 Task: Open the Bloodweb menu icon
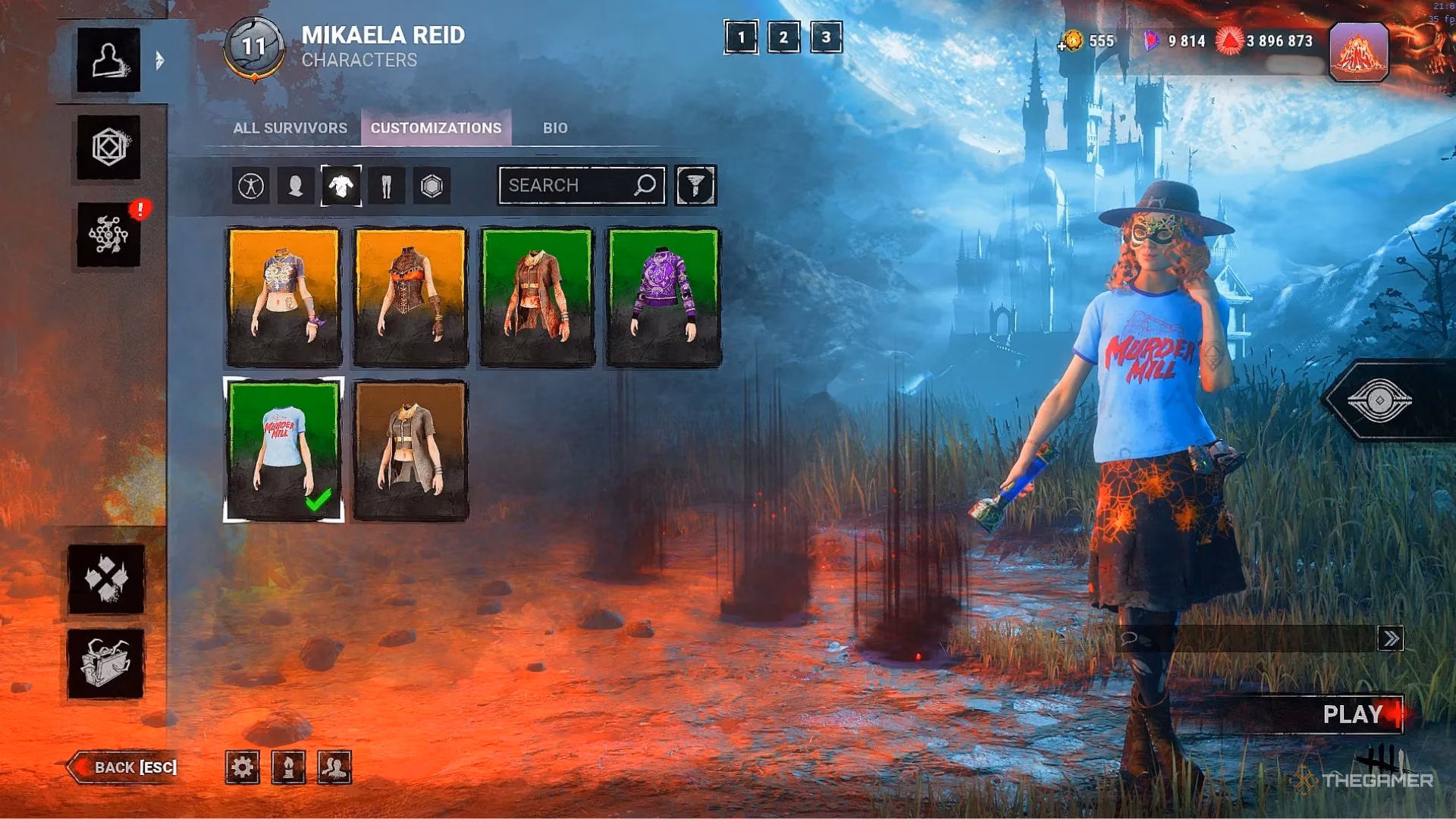click(108, 235)
